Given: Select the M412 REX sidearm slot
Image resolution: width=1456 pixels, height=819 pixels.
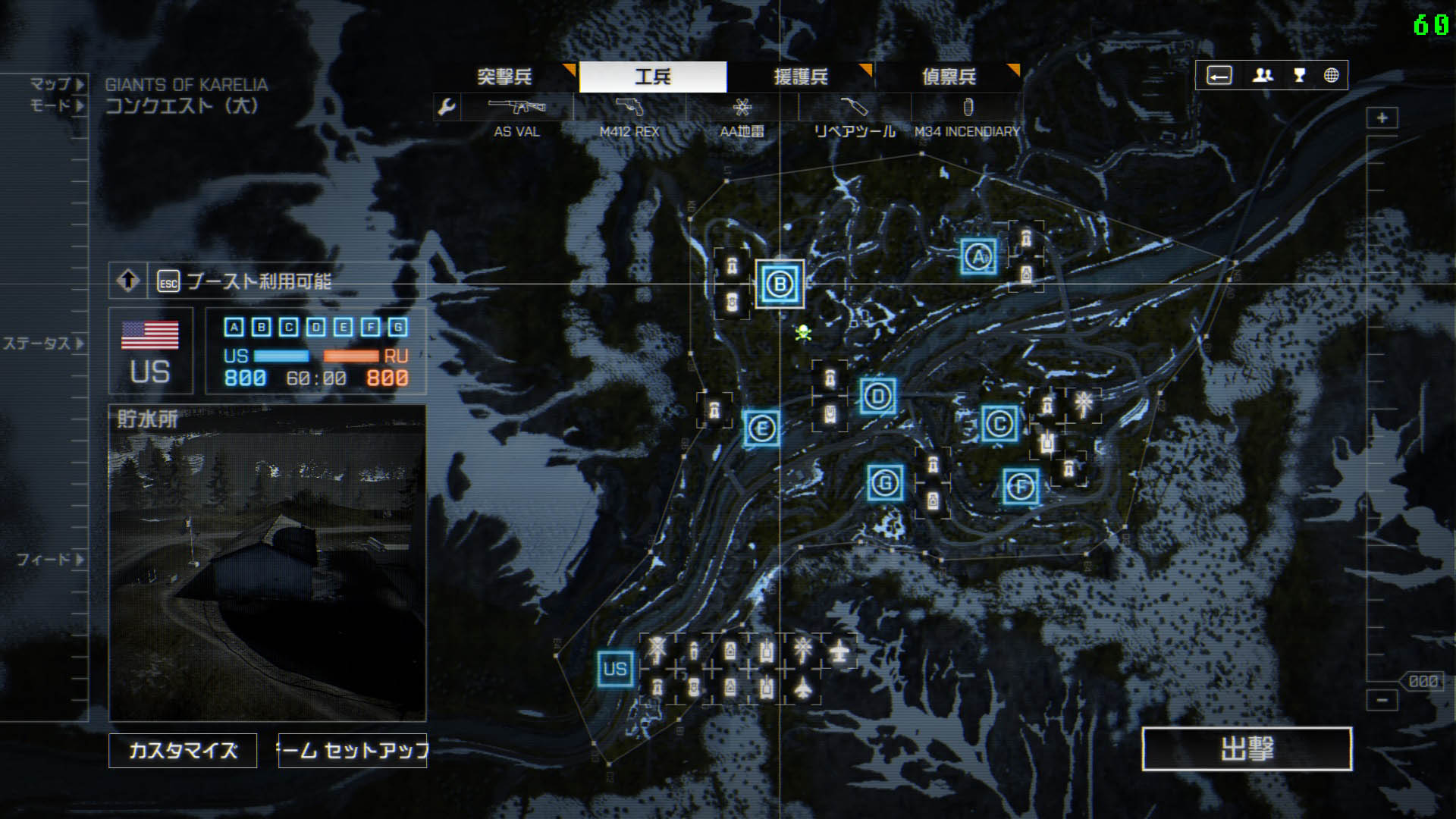Looking at the screenshot, I should point(629,108).
